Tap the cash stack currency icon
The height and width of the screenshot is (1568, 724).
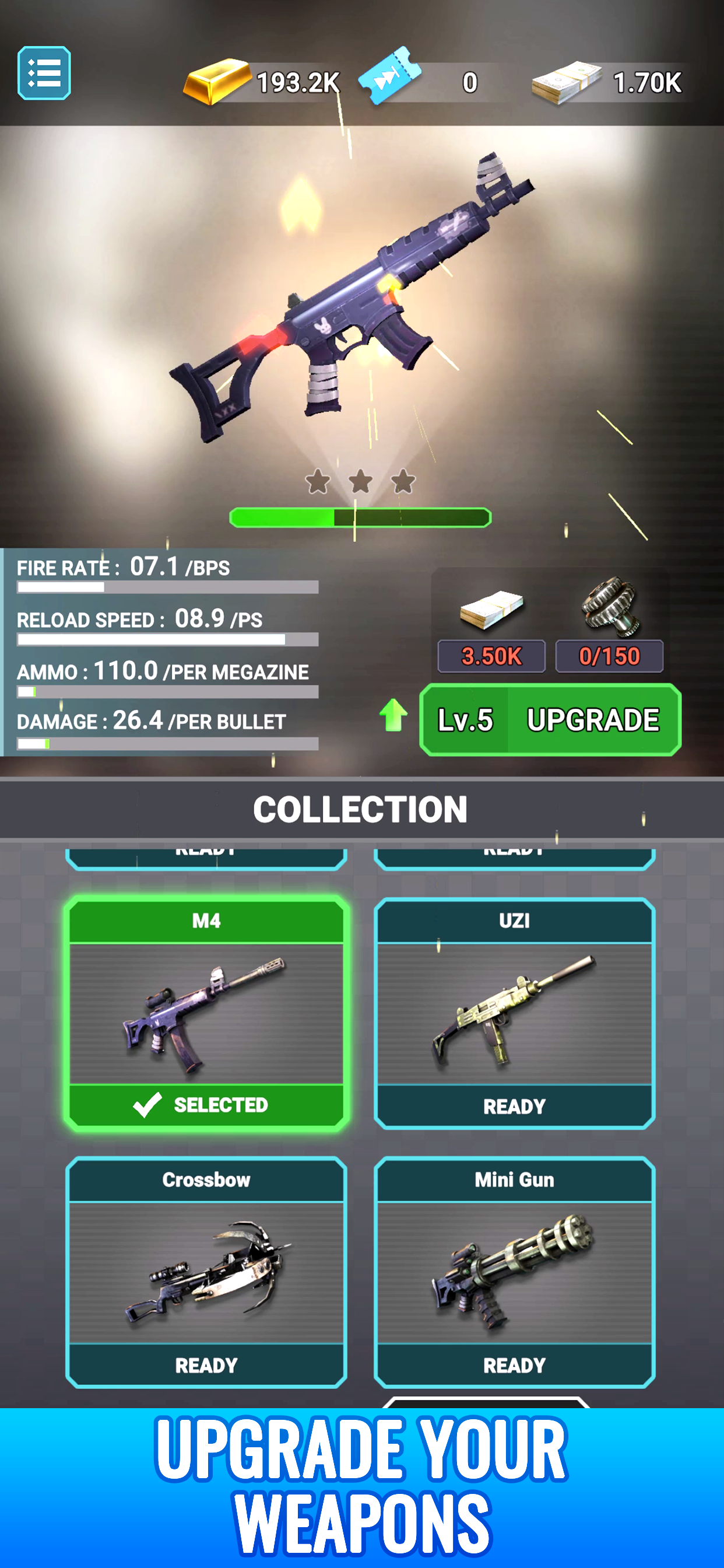click(x=566, y=82)
